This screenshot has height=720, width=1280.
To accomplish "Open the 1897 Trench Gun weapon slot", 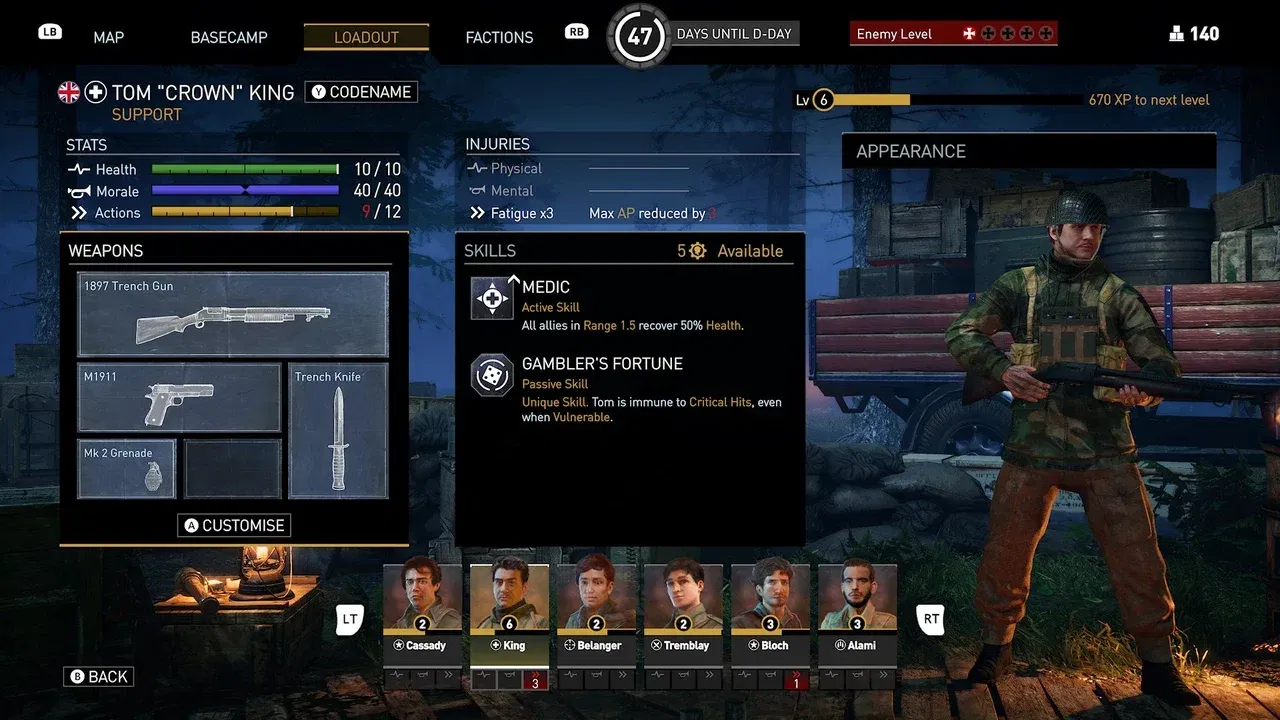I will click(232, 314).
